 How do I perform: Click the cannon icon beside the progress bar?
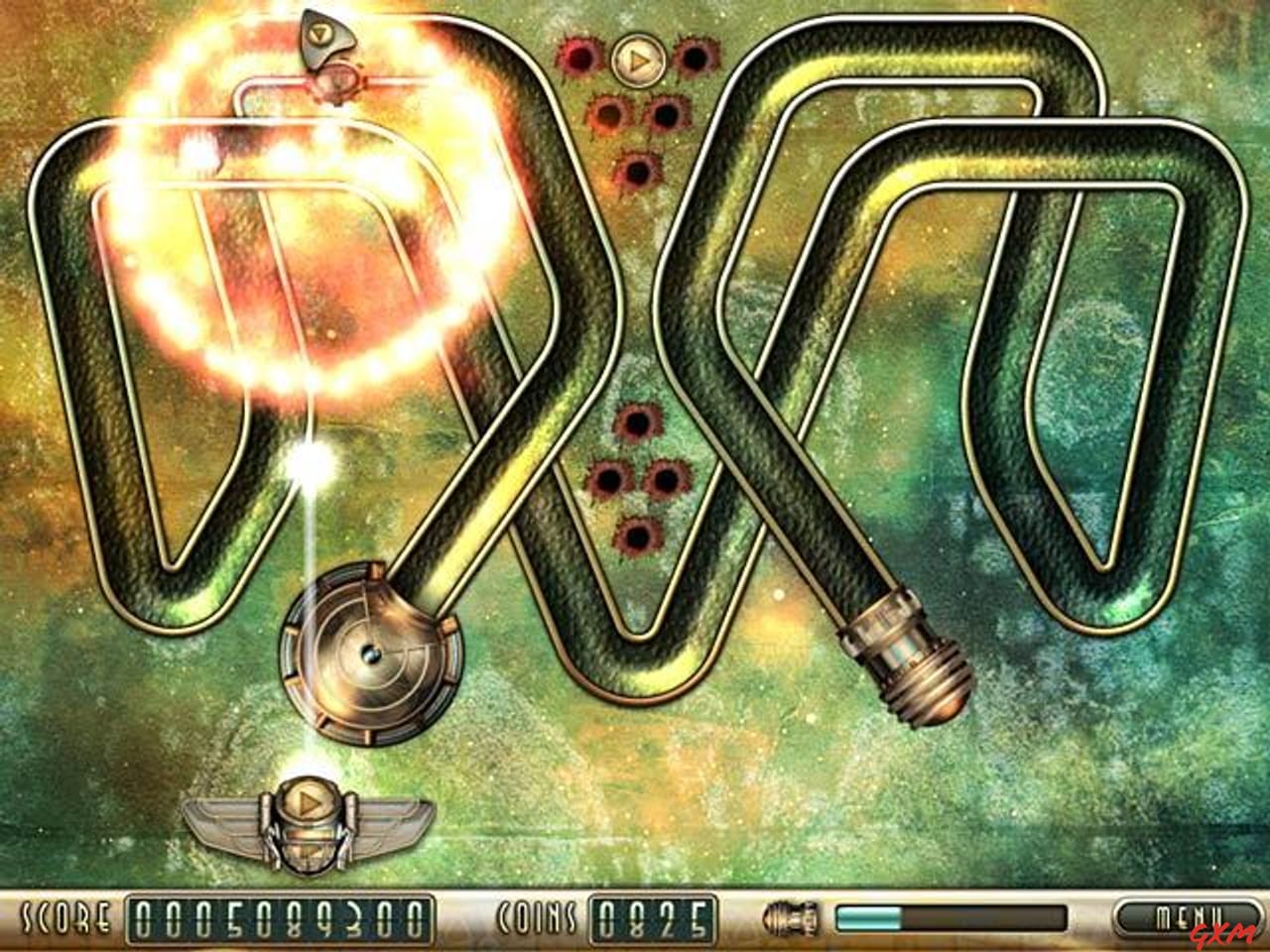coord(787,919)
